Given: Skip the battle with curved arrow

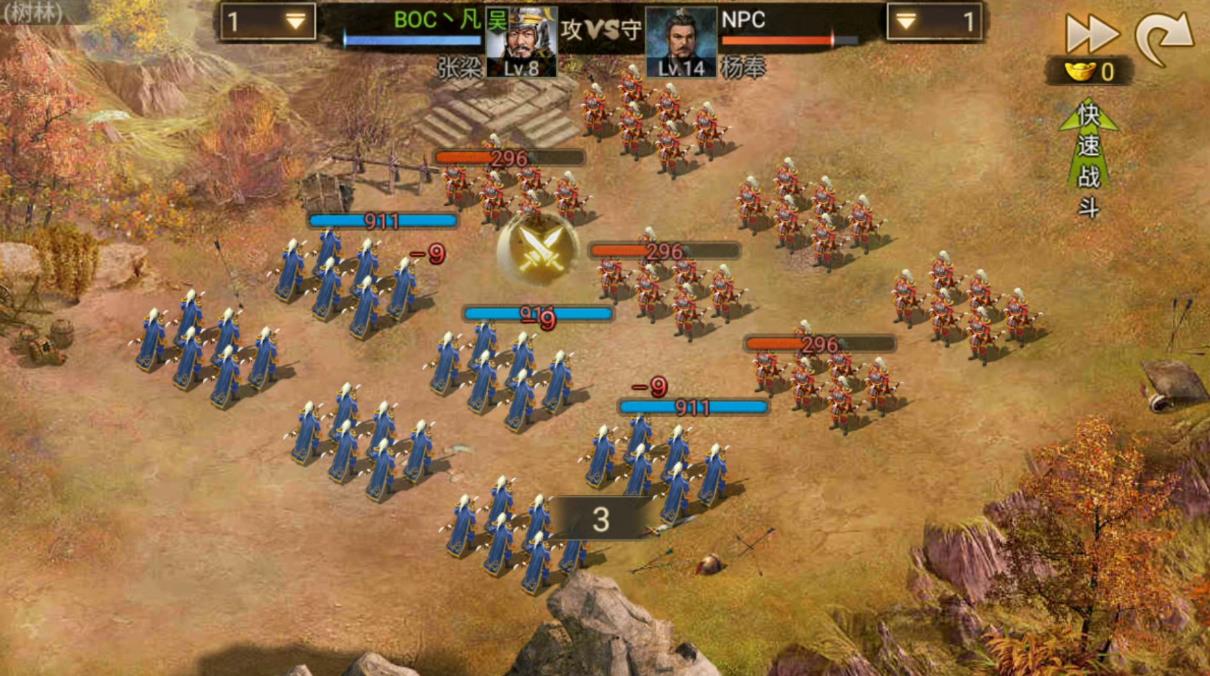Looking at the screenshot, I should pos(1164,38).
